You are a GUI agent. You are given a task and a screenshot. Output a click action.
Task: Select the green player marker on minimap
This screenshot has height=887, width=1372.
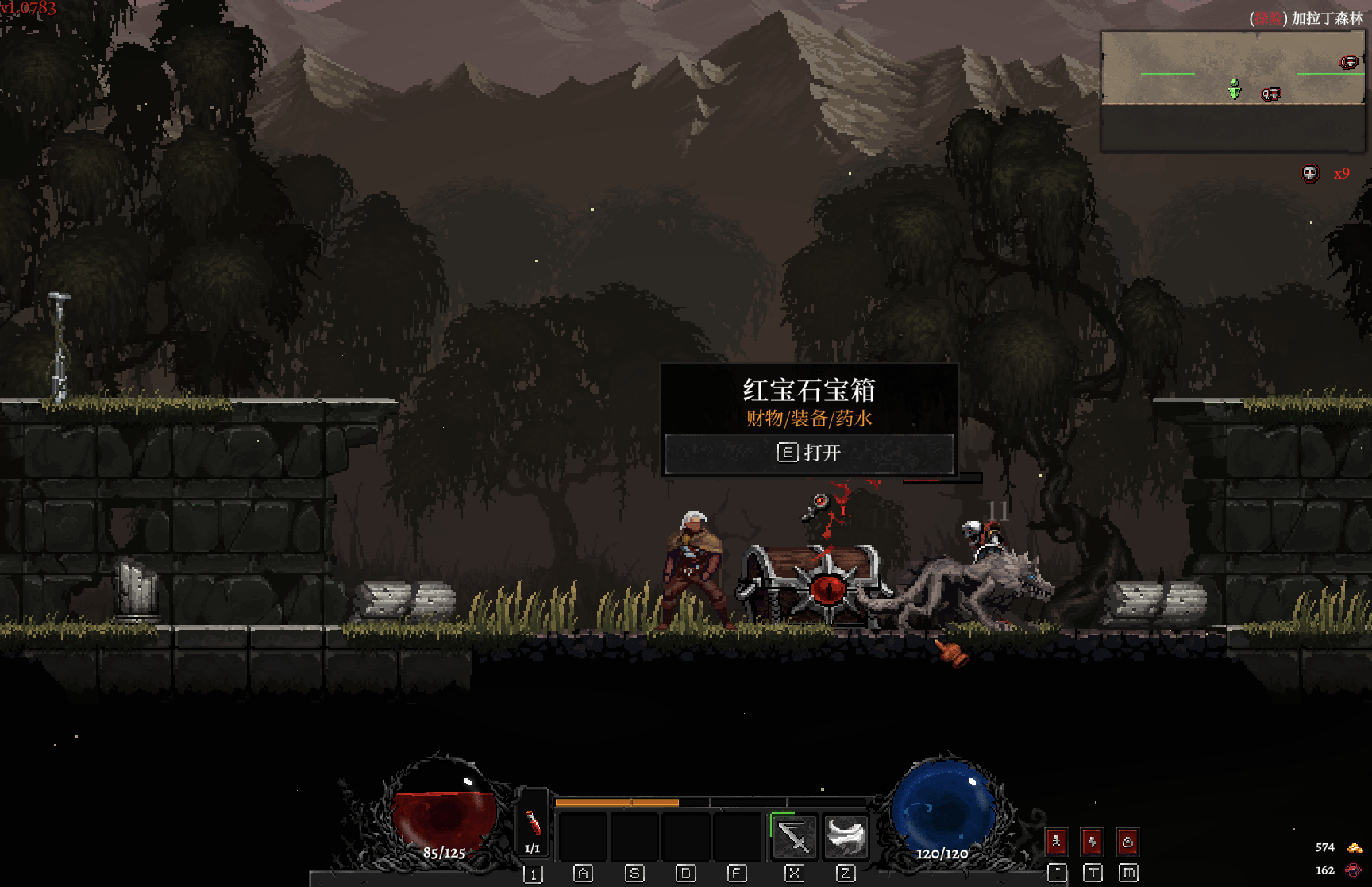(x=1234, y=89)
